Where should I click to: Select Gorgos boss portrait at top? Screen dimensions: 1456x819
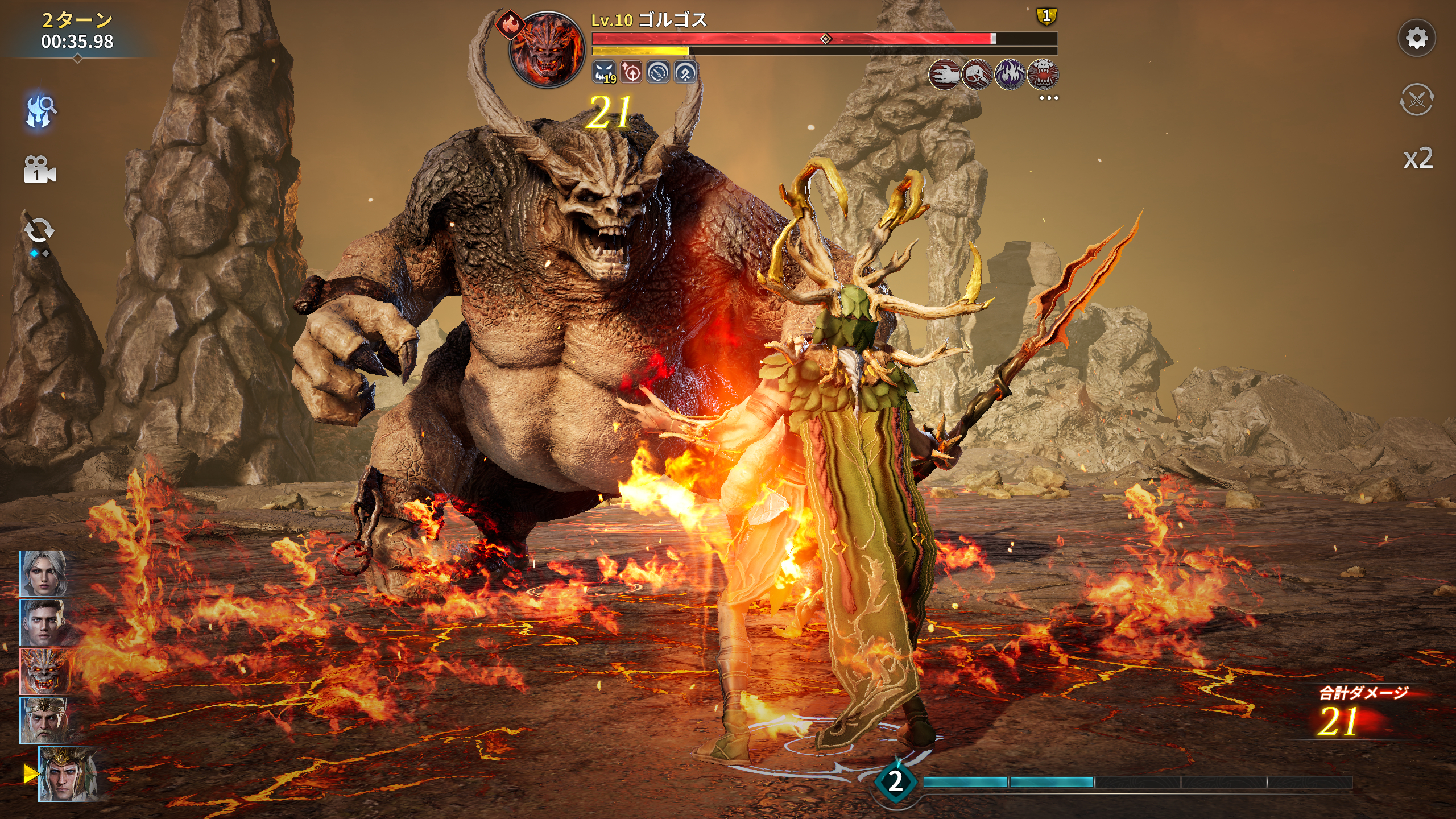coord(547,50)
